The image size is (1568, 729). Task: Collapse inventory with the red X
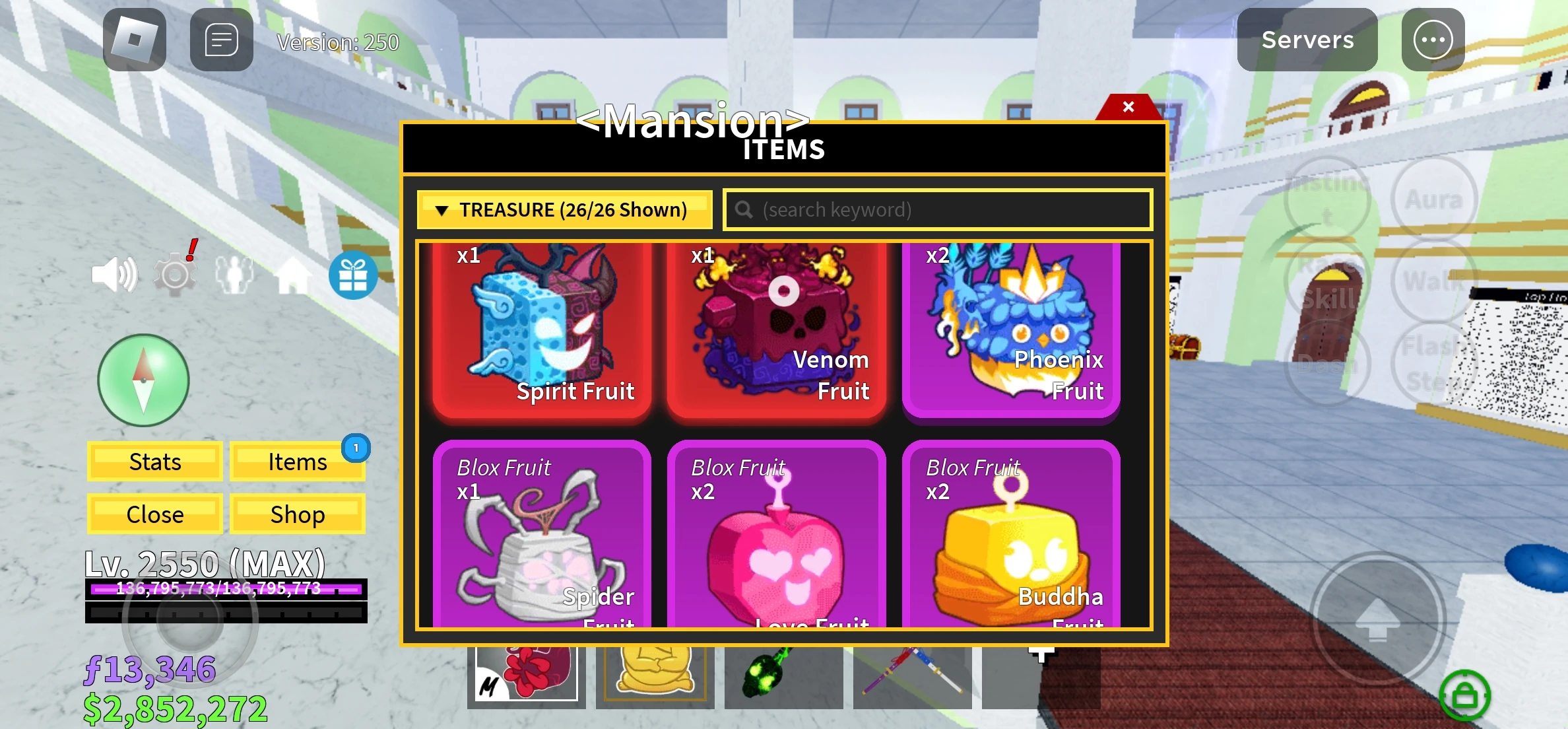point(1128,106)
